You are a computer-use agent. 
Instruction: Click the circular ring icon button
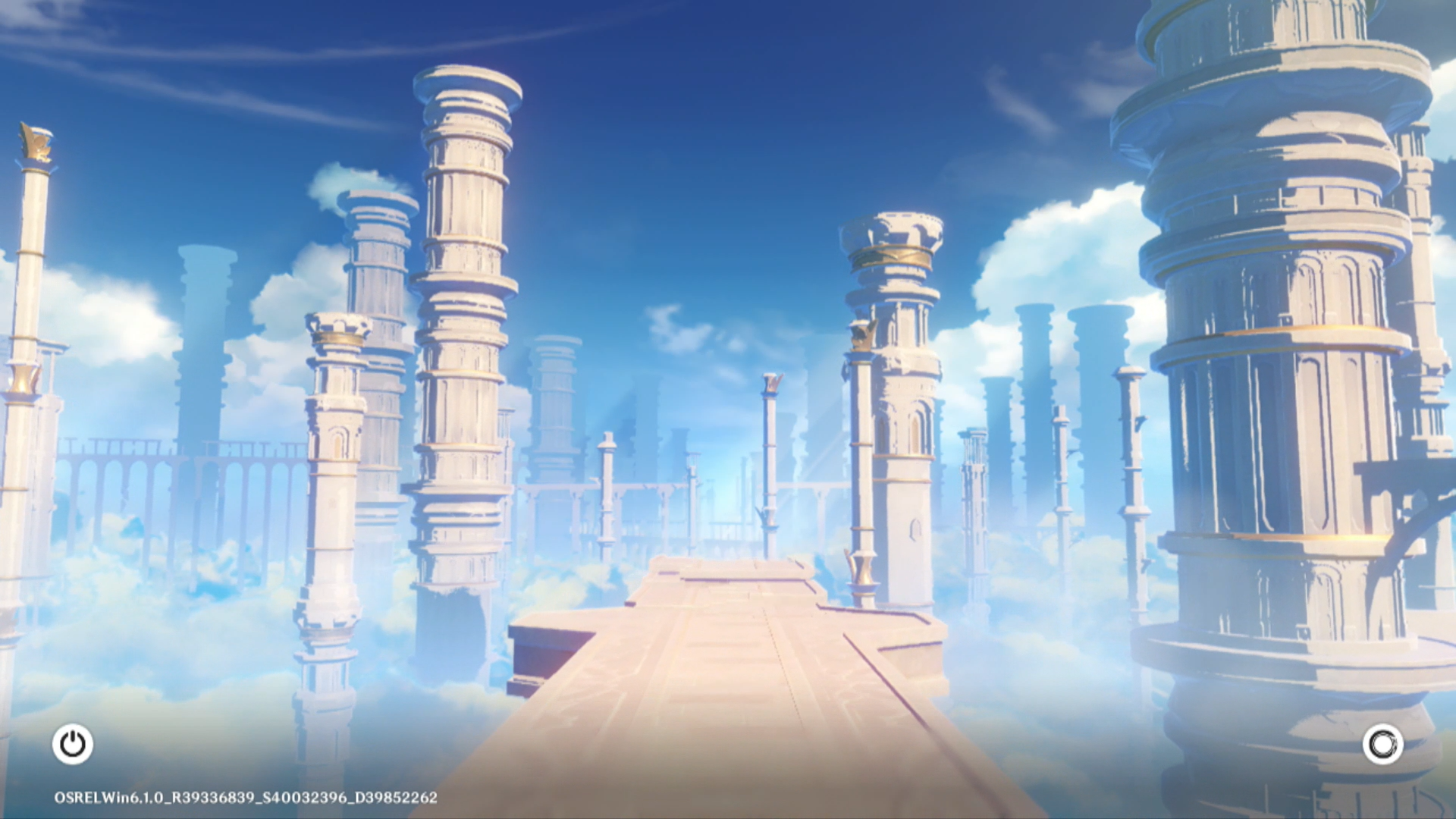tap(1382, 744)
